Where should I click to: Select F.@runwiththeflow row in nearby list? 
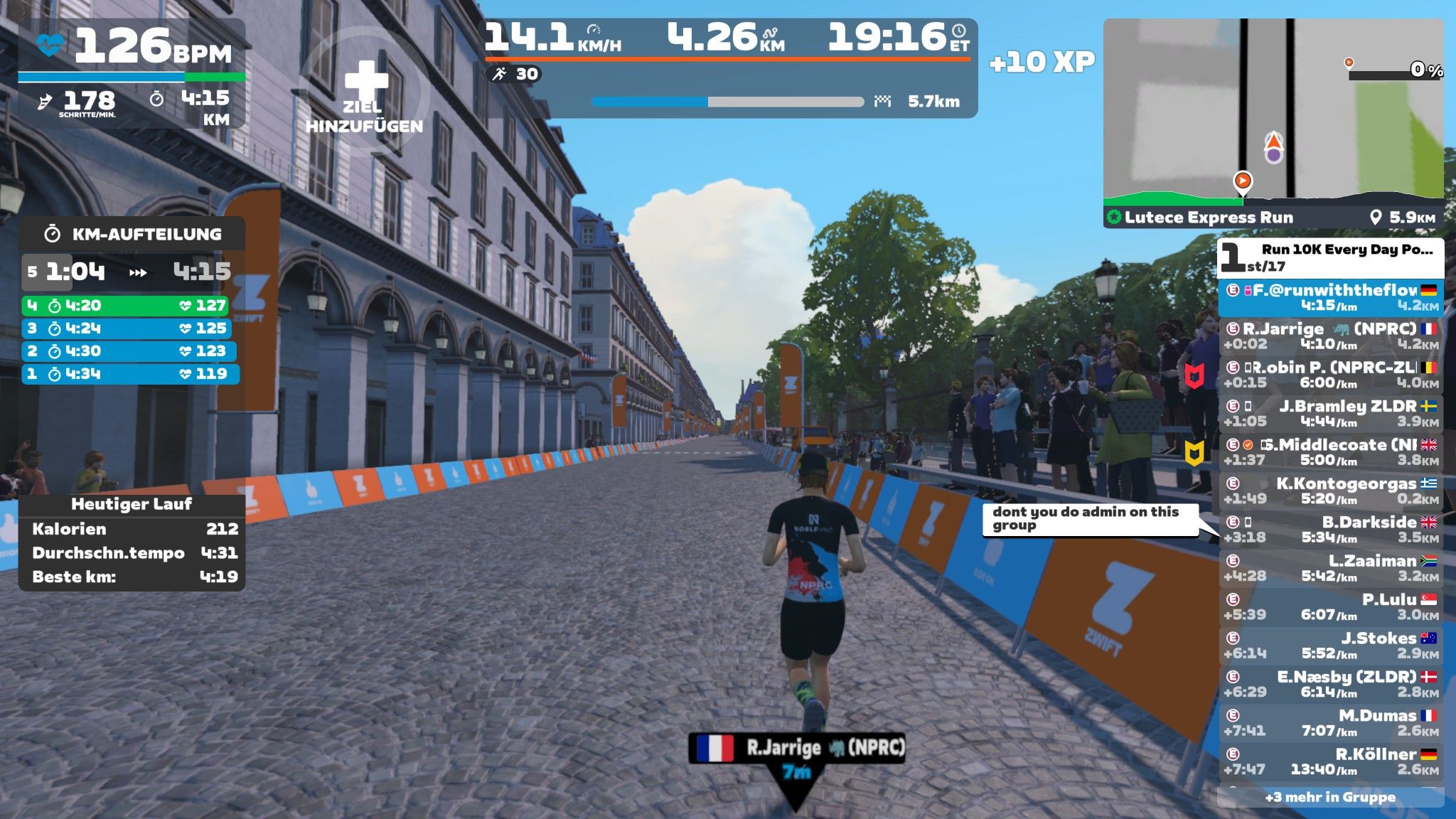pyautogui.click(x=1331, y=297)
